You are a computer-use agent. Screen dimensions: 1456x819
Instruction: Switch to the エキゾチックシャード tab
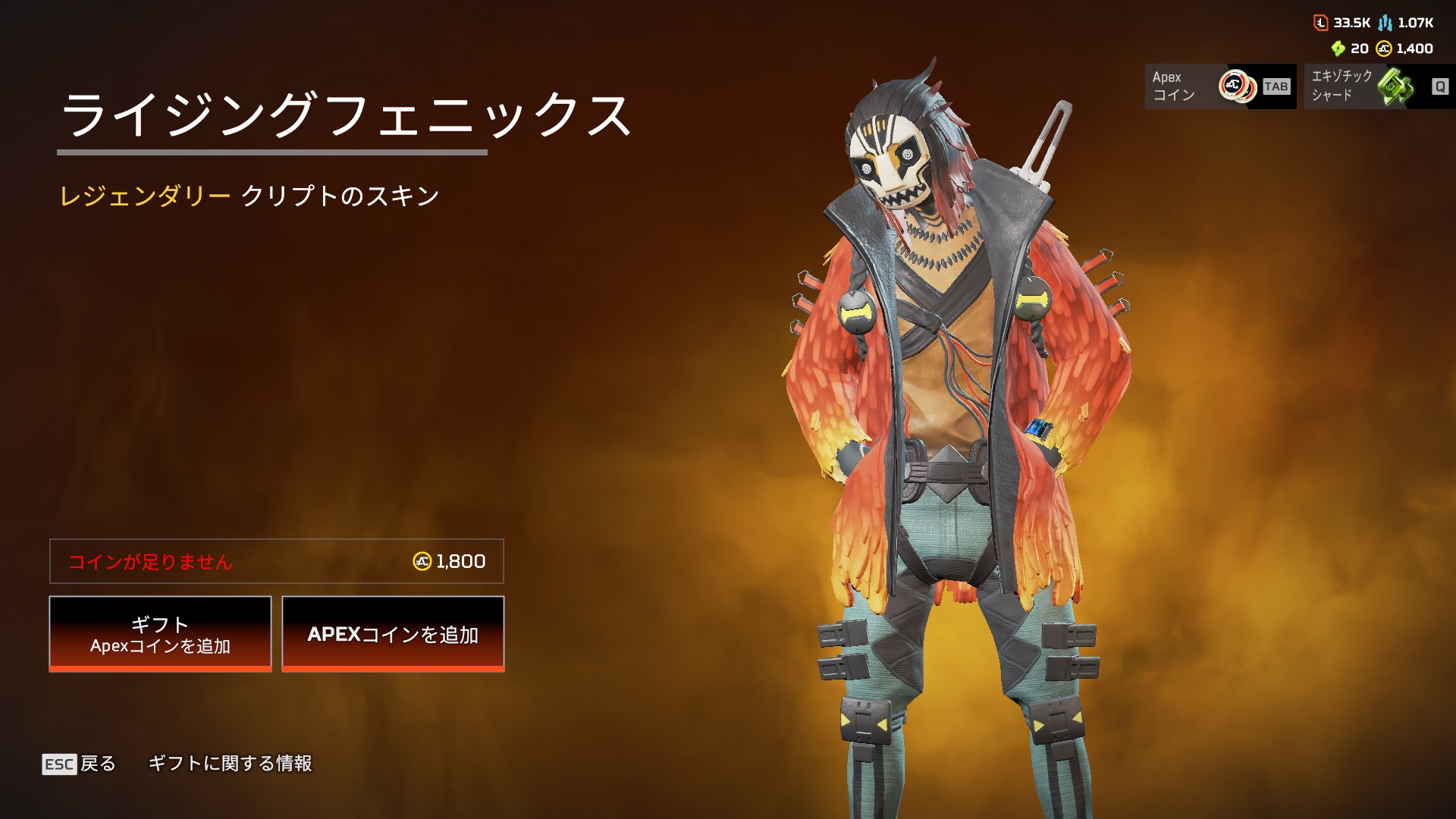1379,86
